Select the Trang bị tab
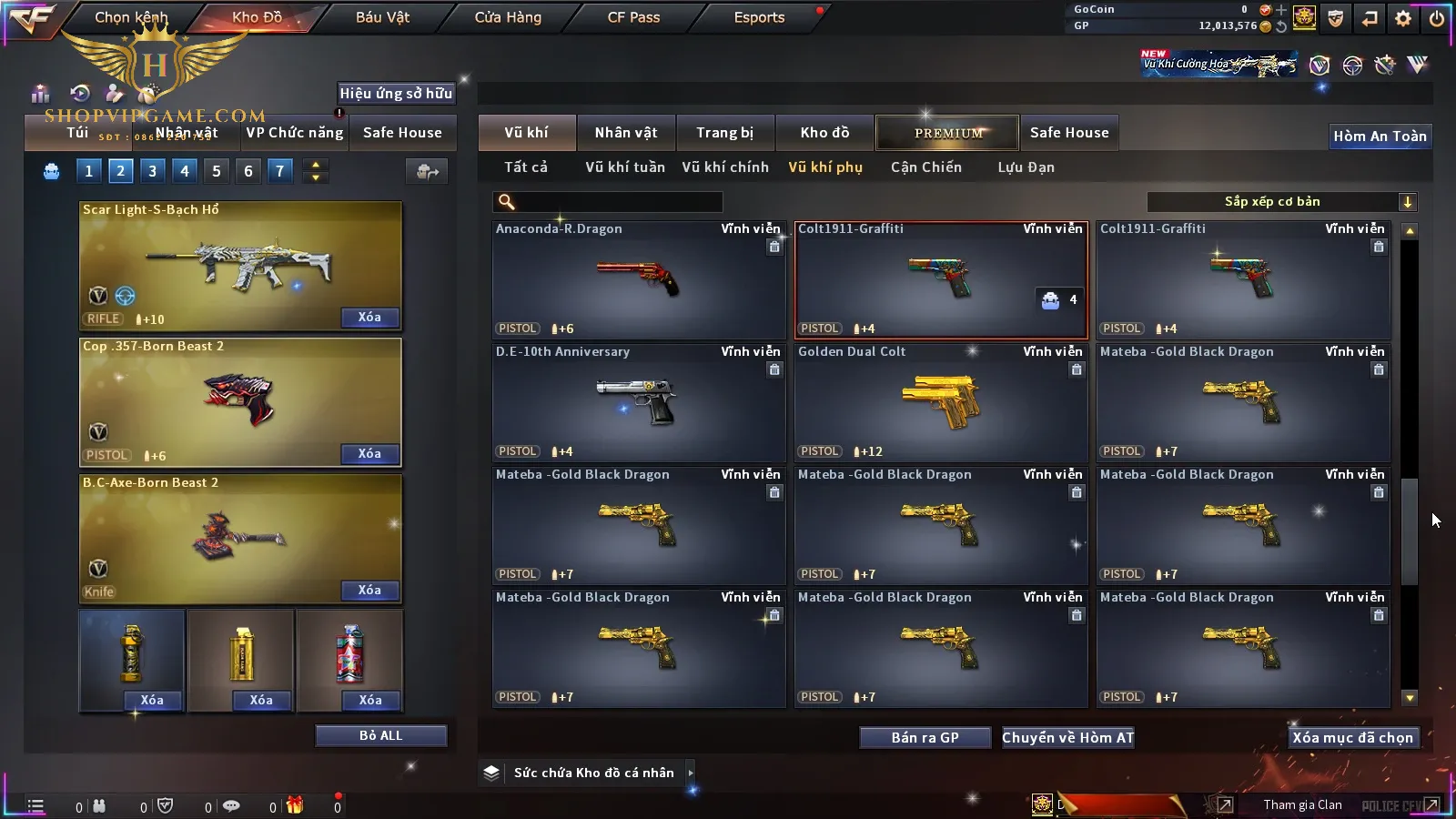Image resolution: width=1456 pixels, height=819 pixels. click(724, 133)
